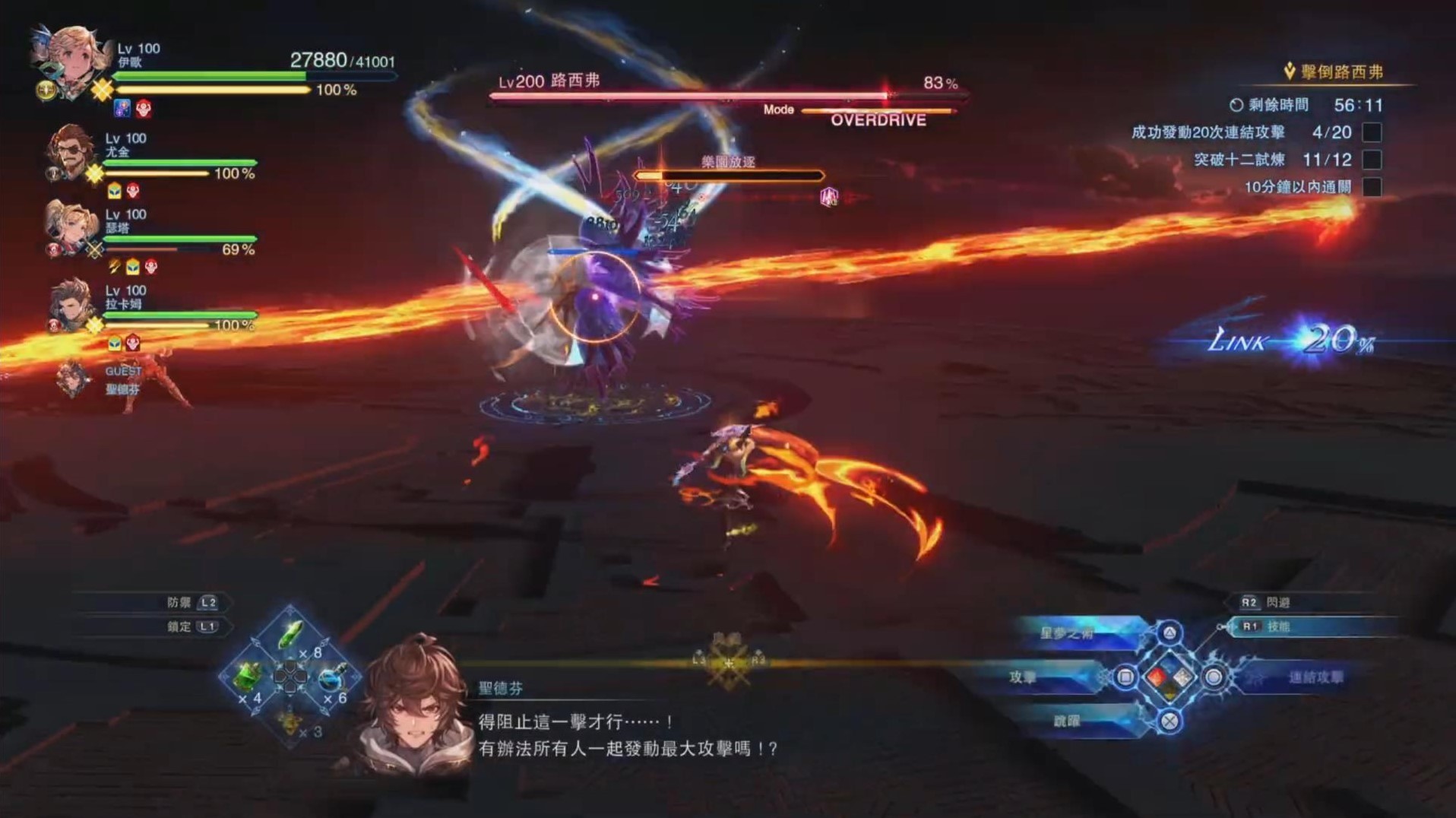Select the green potion item in the wheel
The width and height of the screenshot is (1456, 818).
290,634
